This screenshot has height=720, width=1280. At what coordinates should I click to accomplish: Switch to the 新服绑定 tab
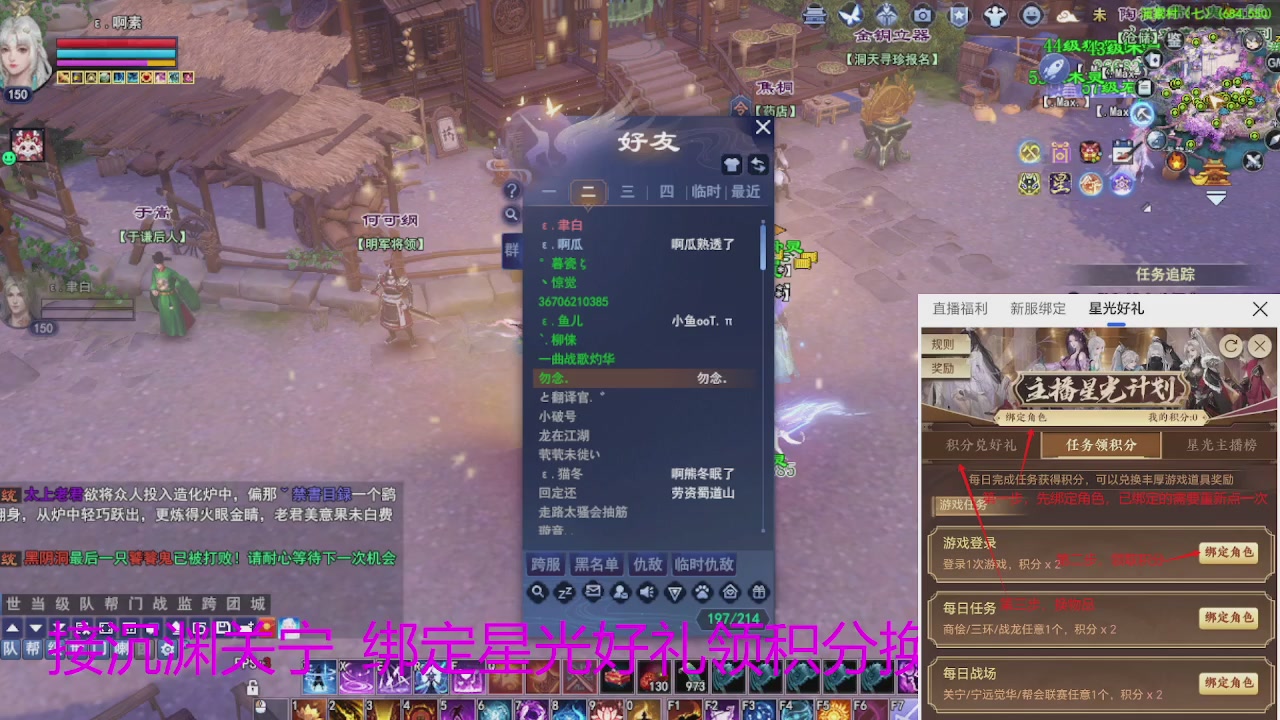pos(1038,308)
